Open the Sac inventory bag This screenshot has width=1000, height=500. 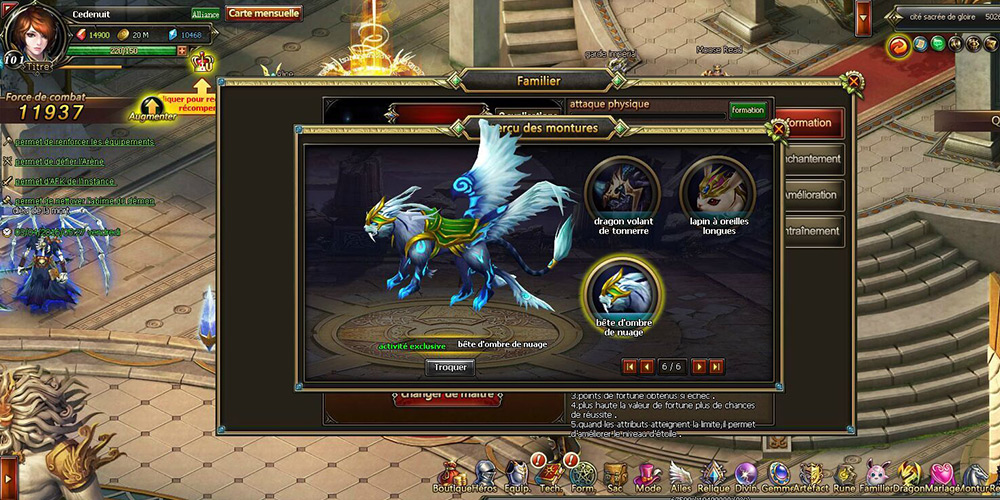point(614,475)
